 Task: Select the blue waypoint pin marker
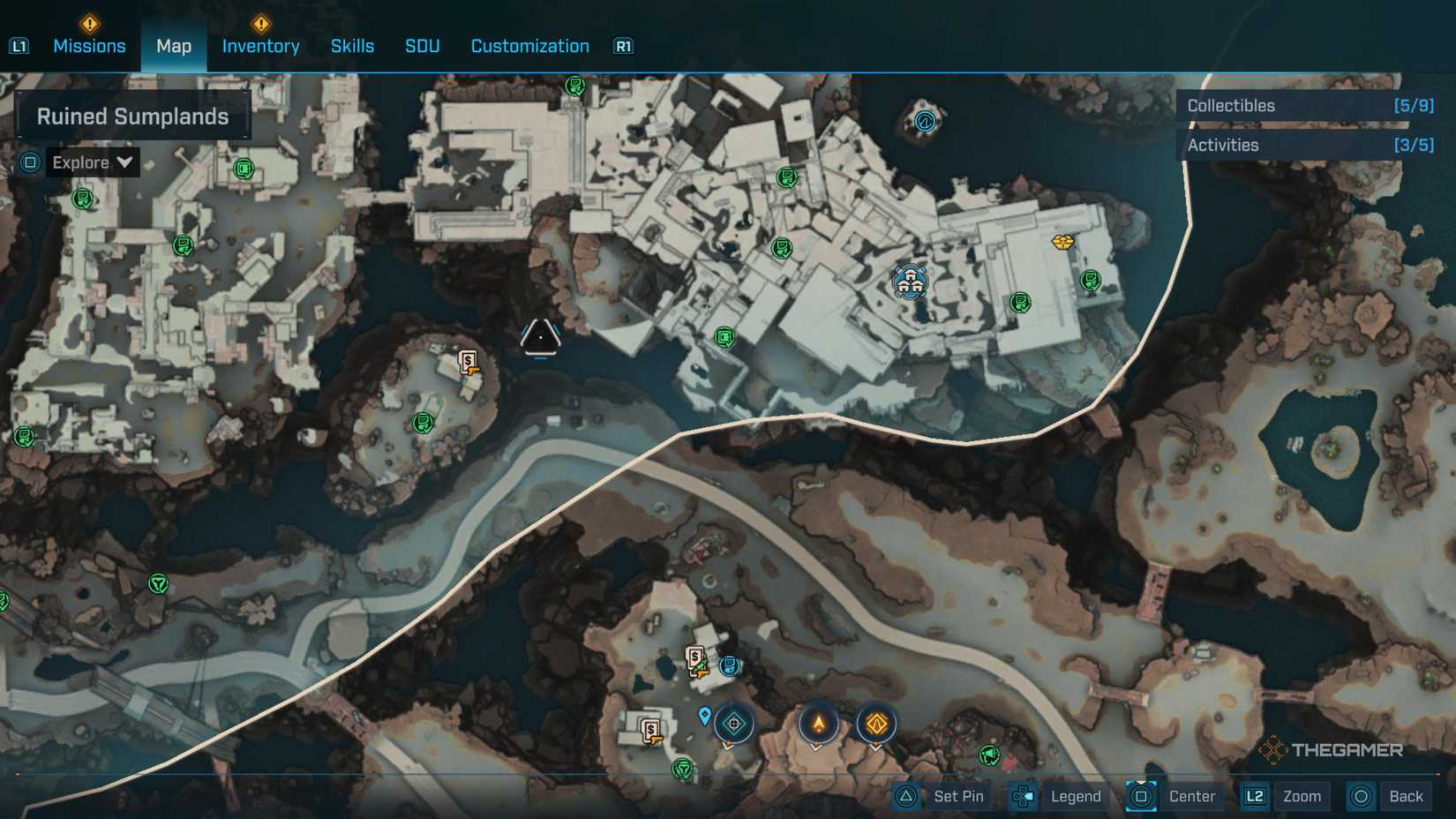click(x=704, y=715)
